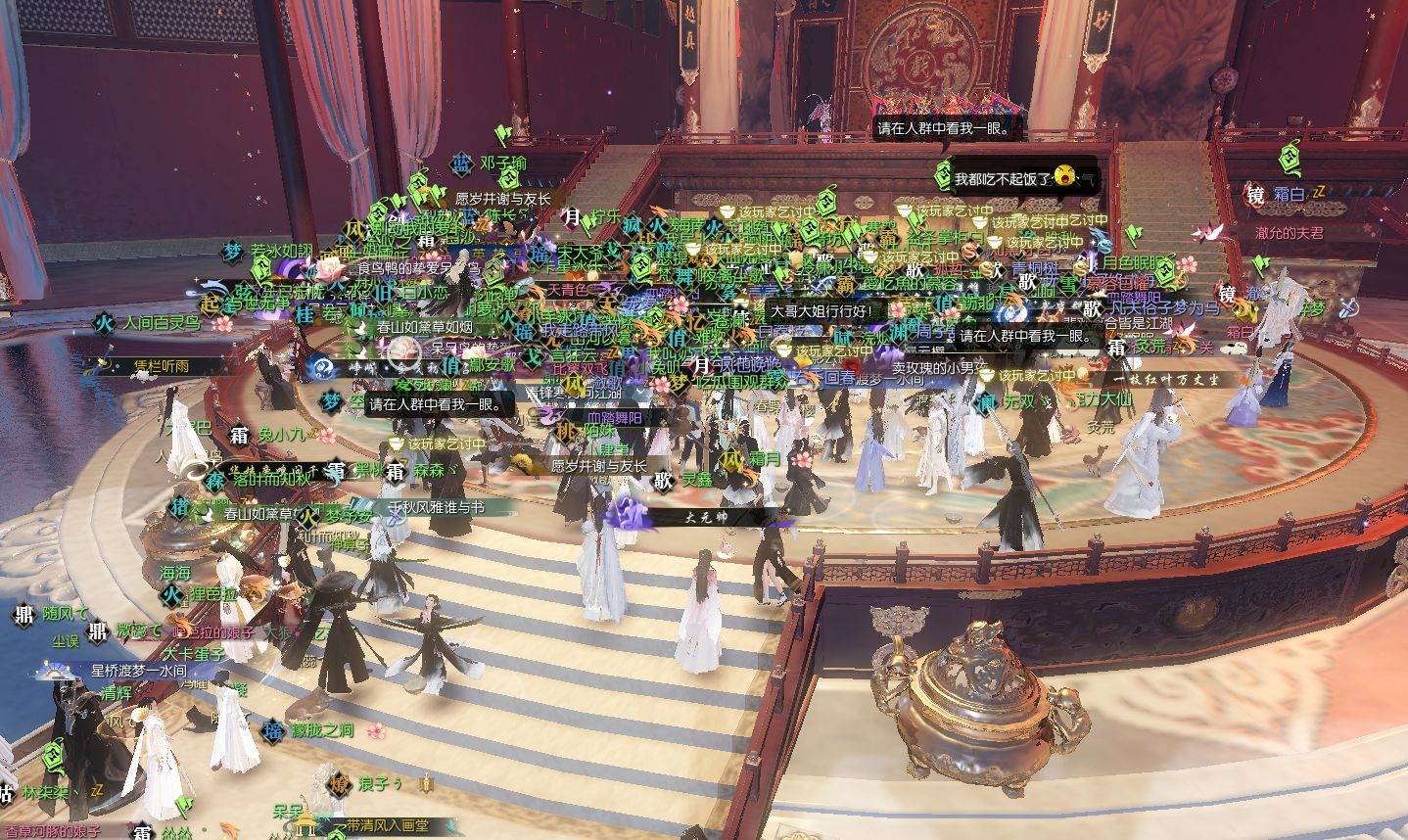This screenshot has height=840, width=1408.
Task: Target the player named 灵鑫
Action: point(696,480)
